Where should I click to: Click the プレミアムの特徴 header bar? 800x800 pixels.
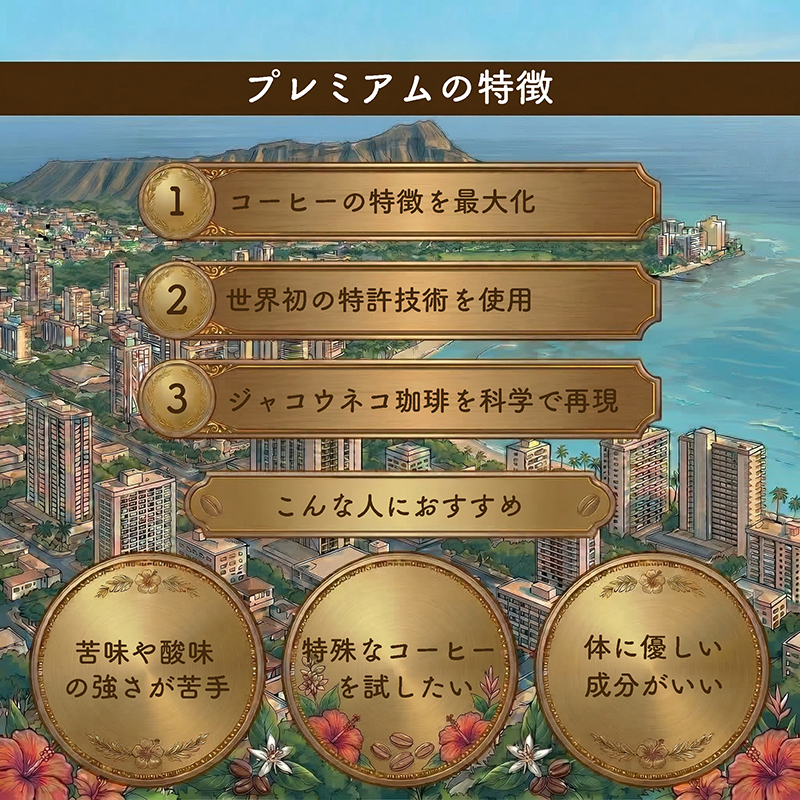coord(400,89)
